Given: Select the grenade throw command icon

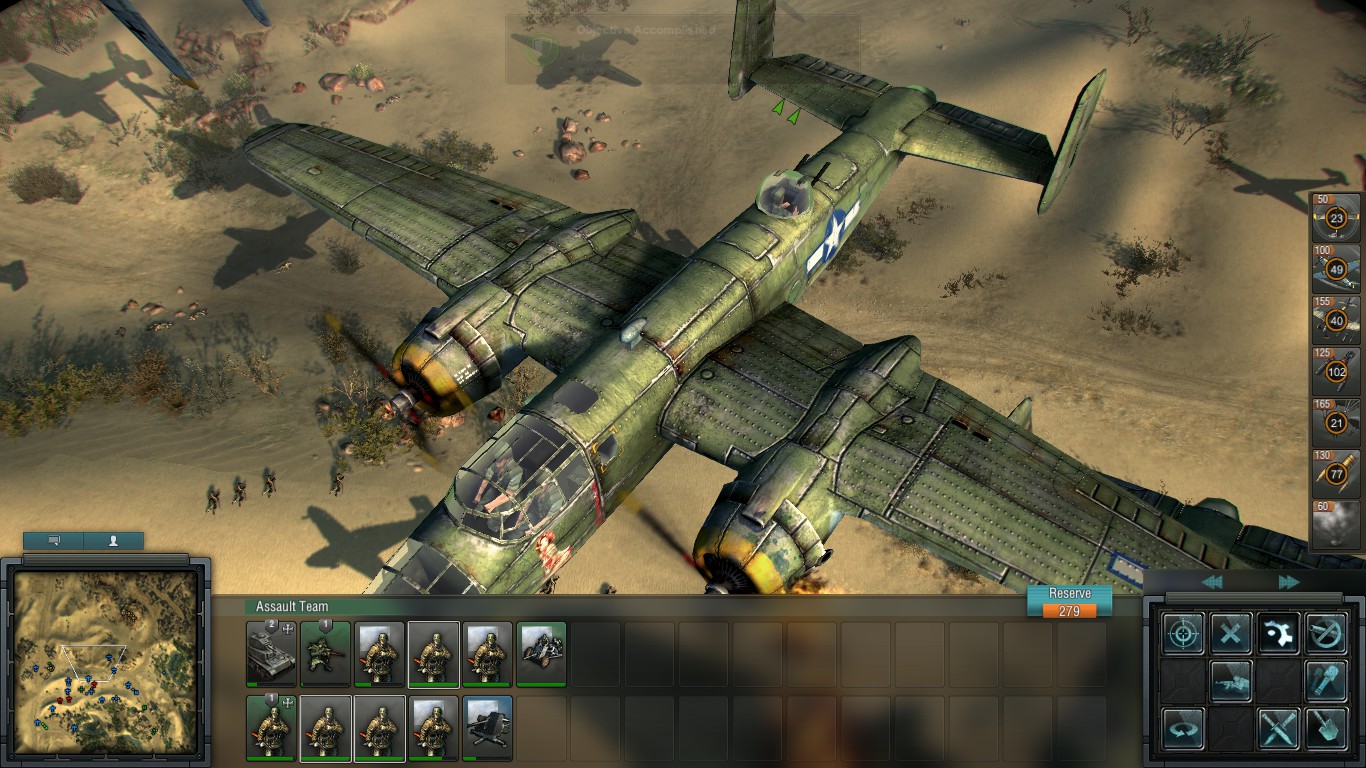Looking at the screenshot, I should 1327,682.
